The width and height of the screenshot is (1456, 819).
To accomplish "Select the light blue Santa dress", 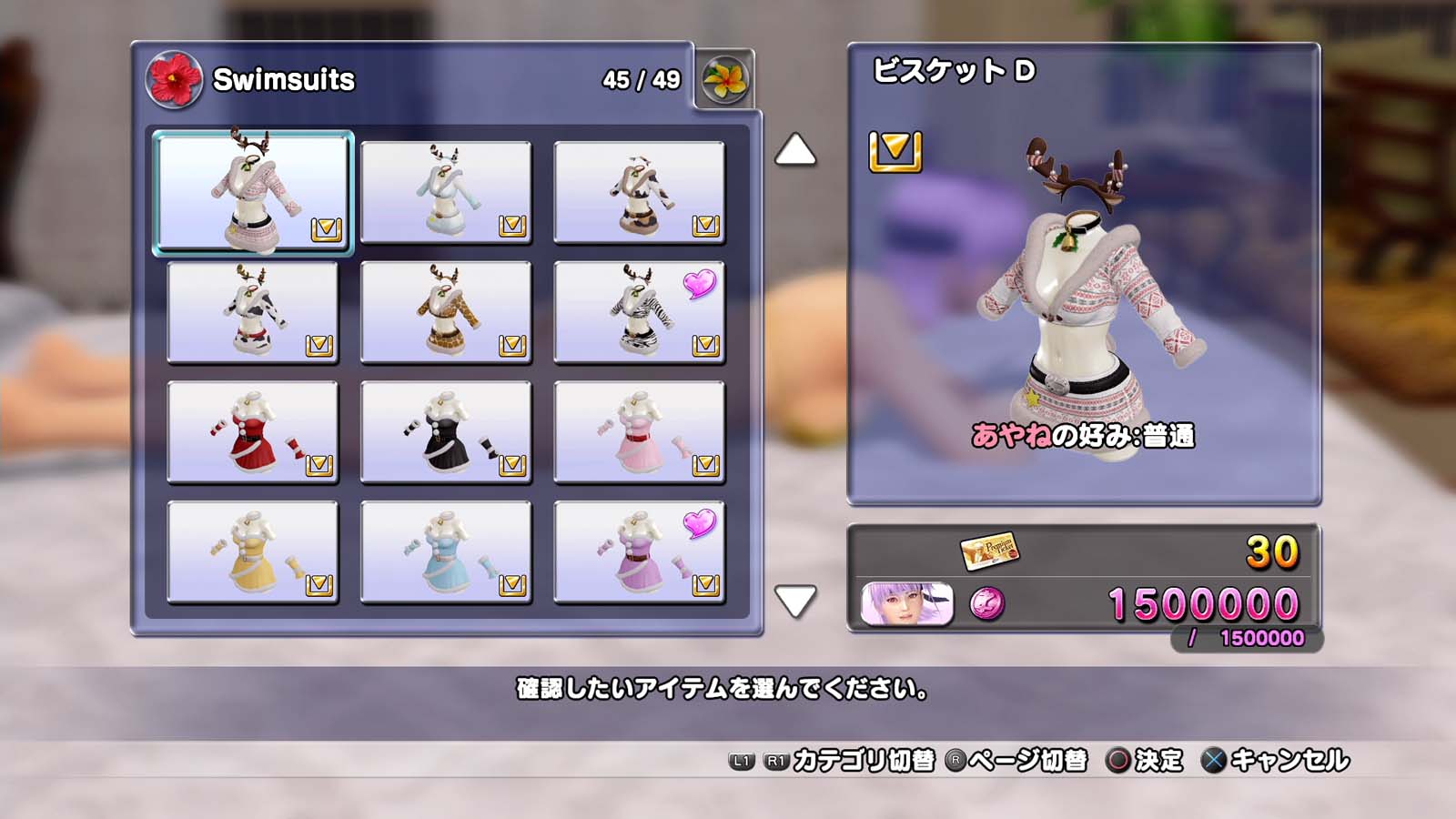I will click(446, 552).
